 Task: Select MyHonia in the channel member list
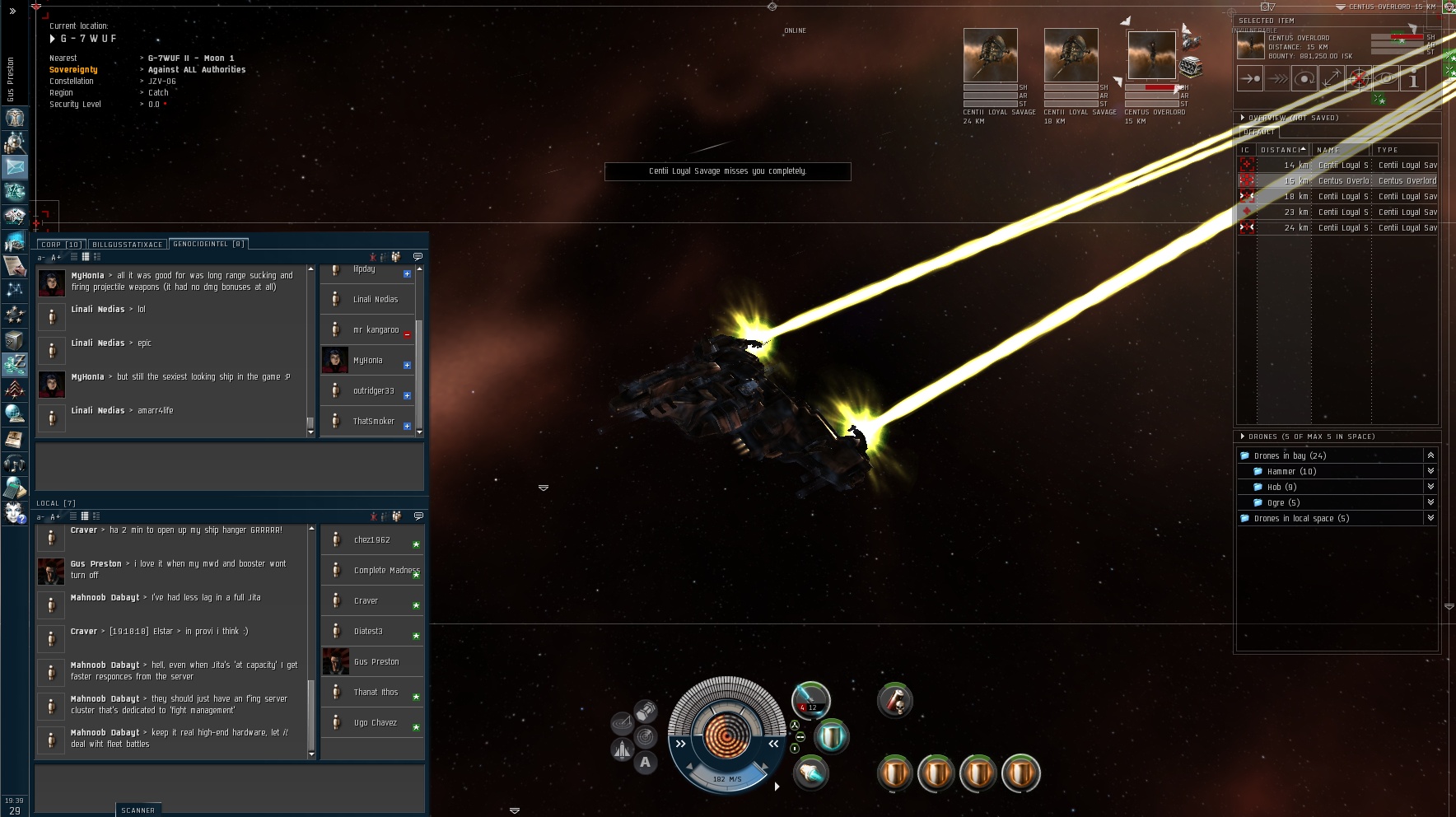click(x=367, y=361)
